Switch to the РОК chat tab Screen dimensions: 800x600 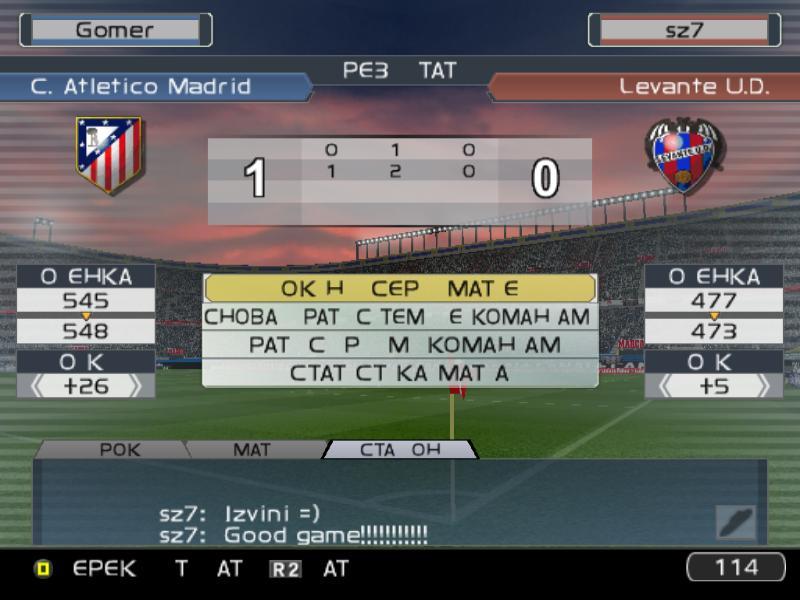click(x=119, y=450)
